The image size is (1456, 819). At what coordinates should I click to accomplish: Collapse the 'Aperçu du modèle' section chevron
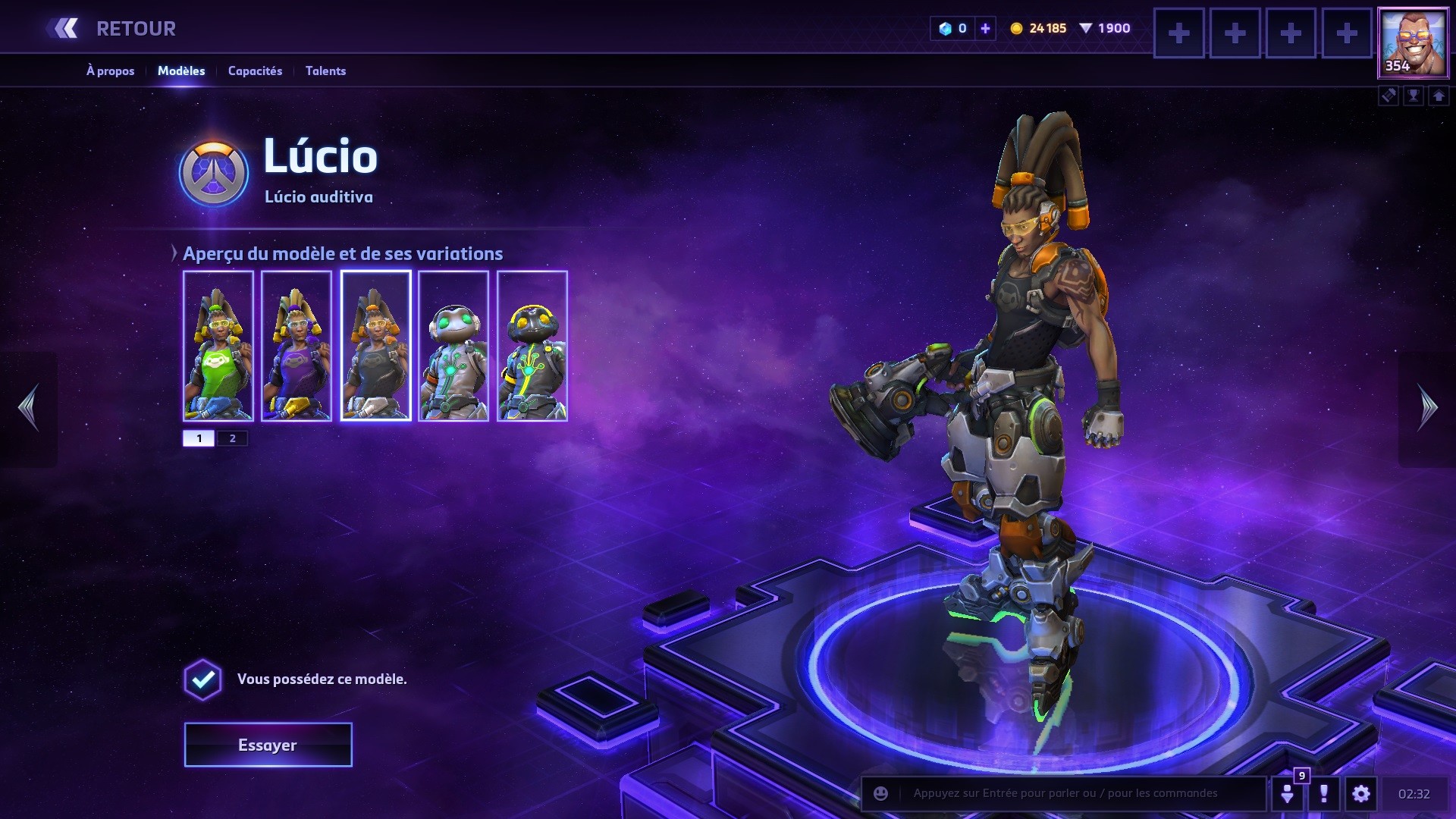pyautogui.click(x=175, y=253)
